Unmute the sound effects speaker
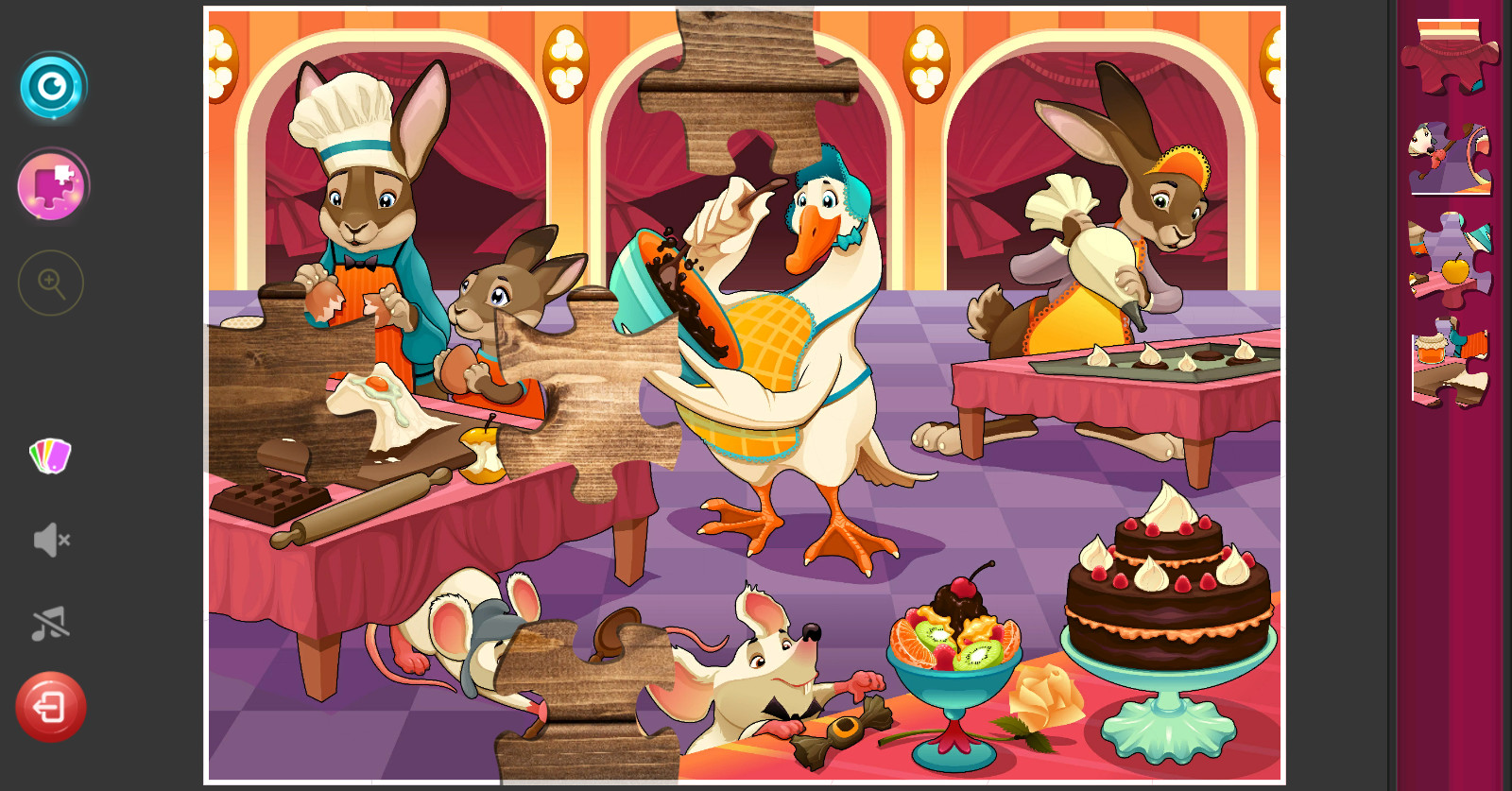This screenshot has height=791, width=1512. (x=52, y=540)
